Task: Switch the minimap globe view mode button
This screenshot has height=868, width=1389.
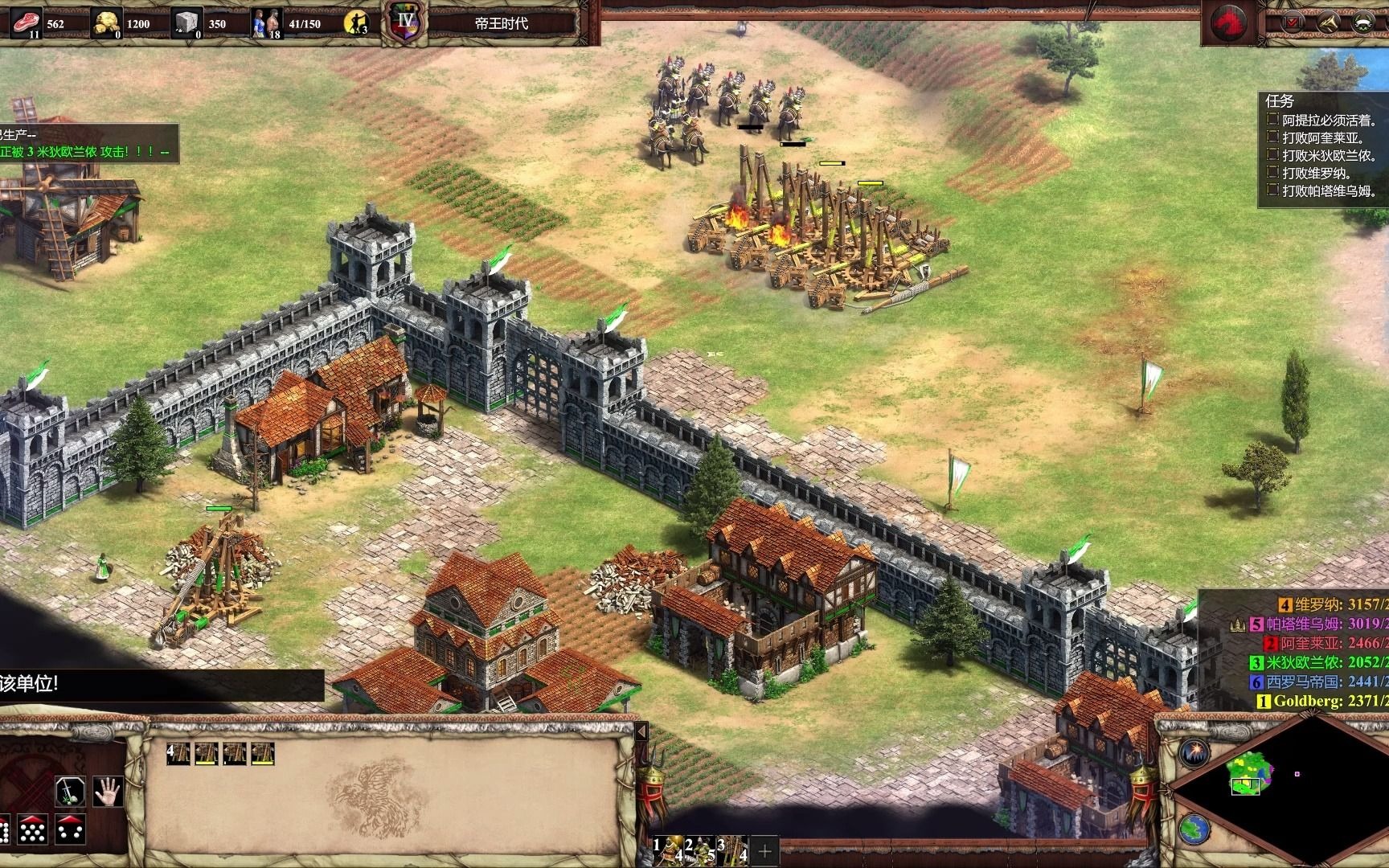Action: click(x=1194, y=828)
